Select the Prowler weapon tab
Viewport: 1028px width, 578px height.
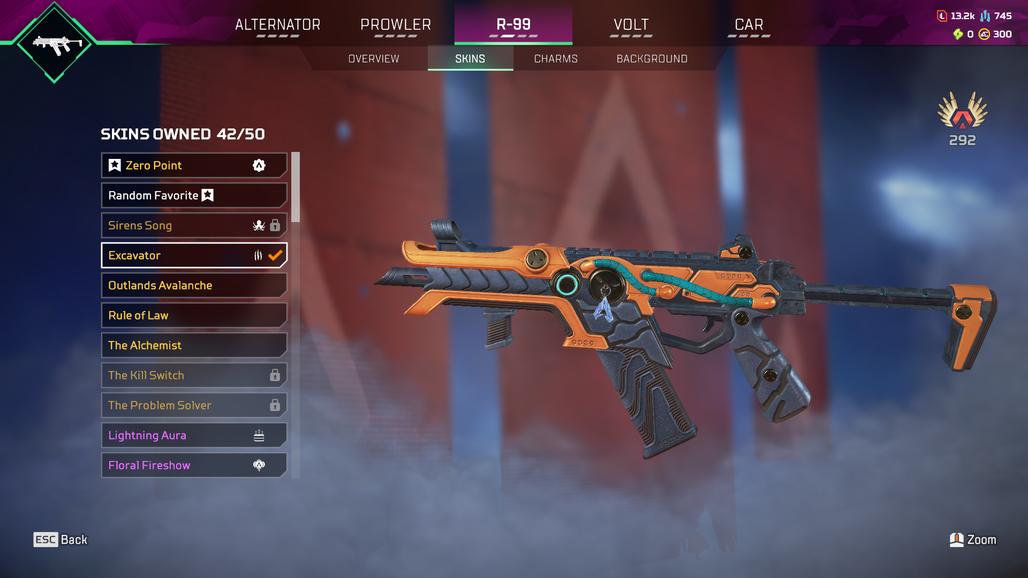[395, 25]
